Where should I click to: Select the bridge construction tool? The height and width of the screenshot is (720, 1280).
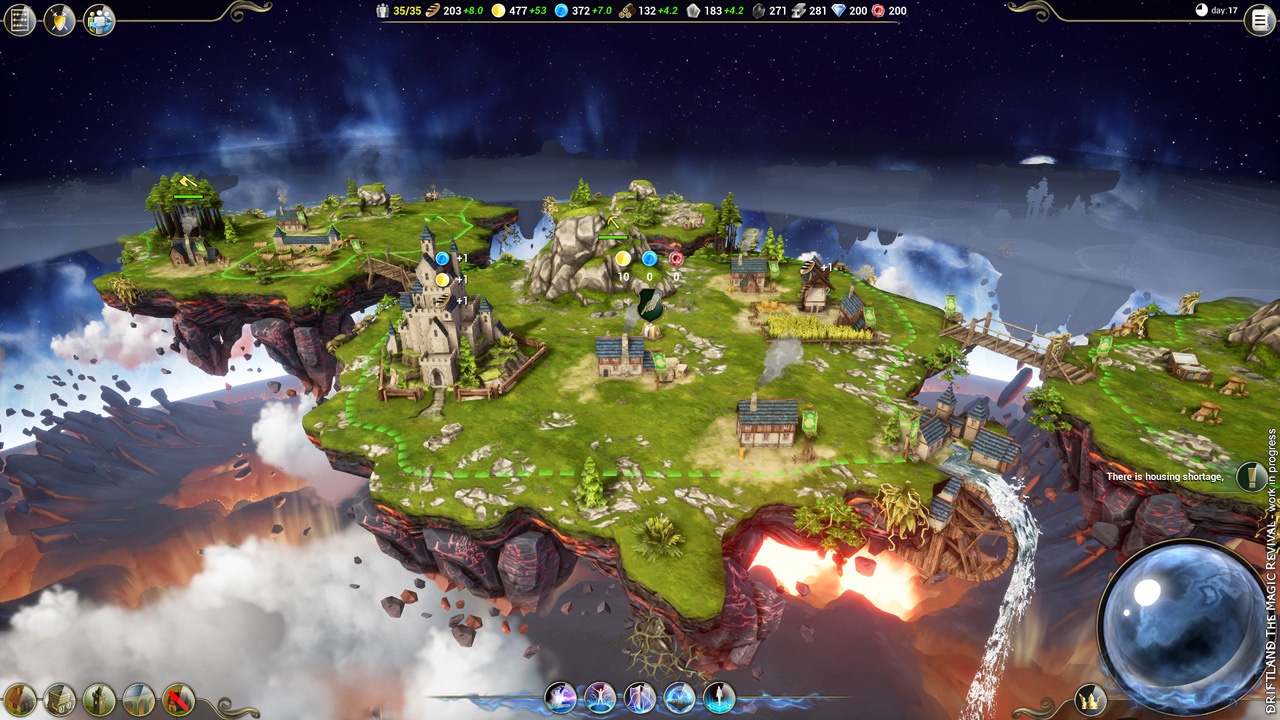click(x=139, y=699)
